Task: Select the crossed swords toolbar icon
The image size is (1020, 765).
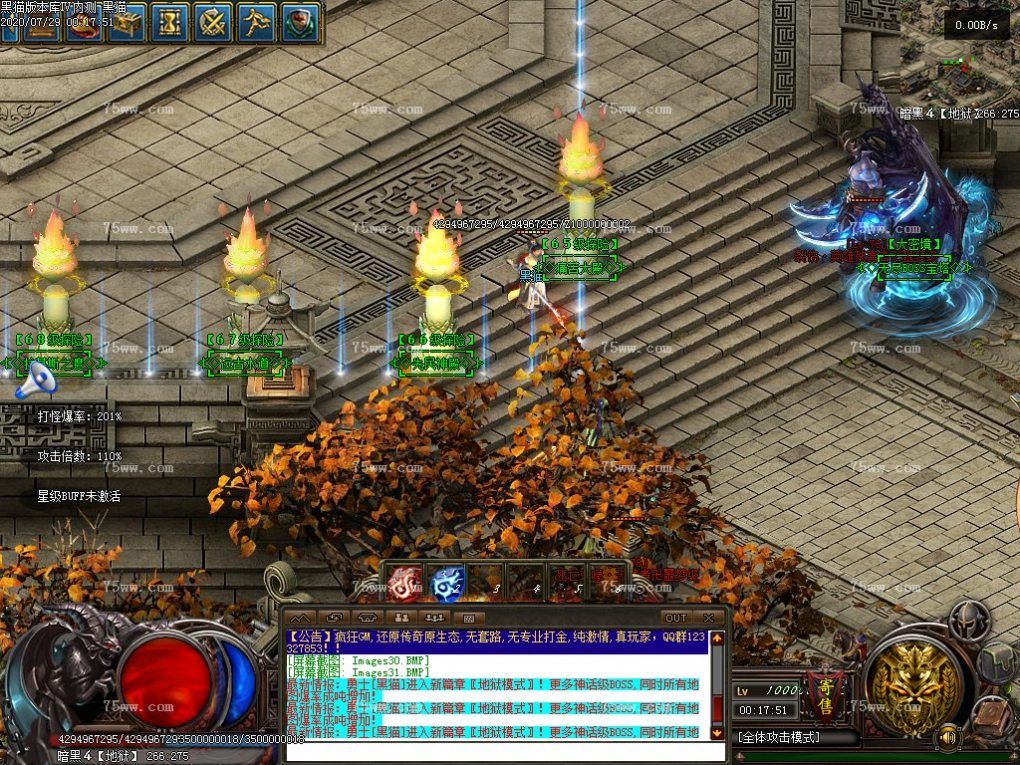Action: tap(213, 22)
